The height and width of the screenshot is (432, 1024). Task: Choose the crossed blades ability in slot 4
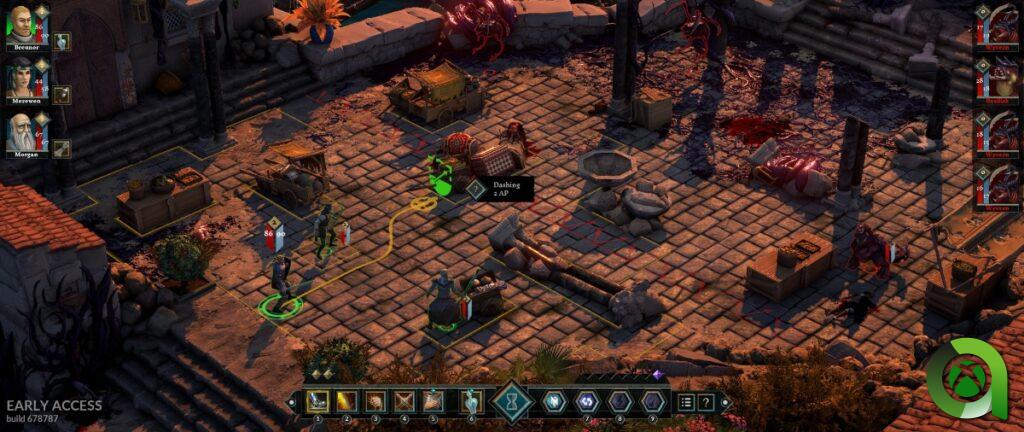405,402
